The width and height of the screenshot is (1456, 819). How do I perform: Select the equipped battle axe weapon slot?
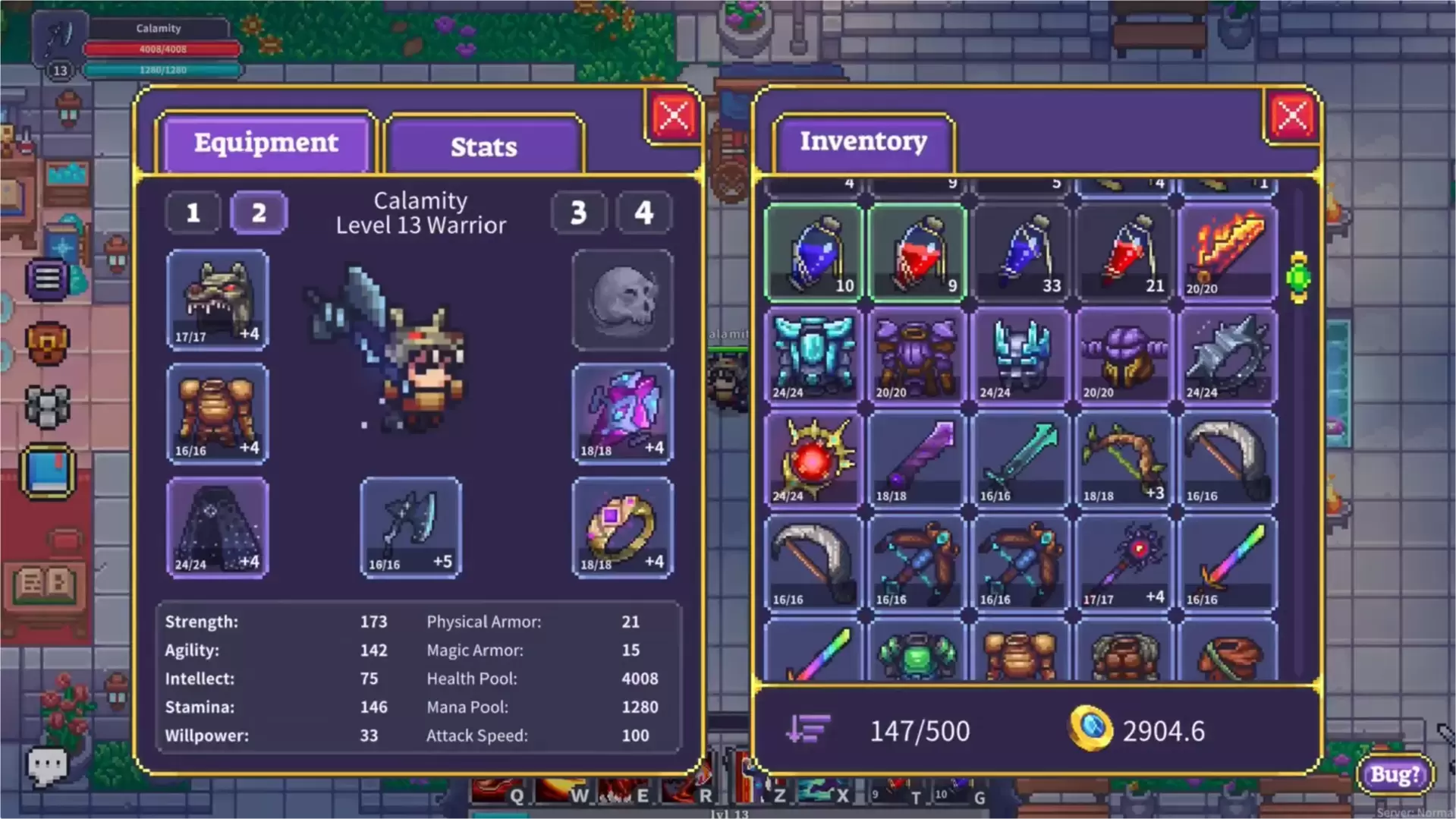410,528
